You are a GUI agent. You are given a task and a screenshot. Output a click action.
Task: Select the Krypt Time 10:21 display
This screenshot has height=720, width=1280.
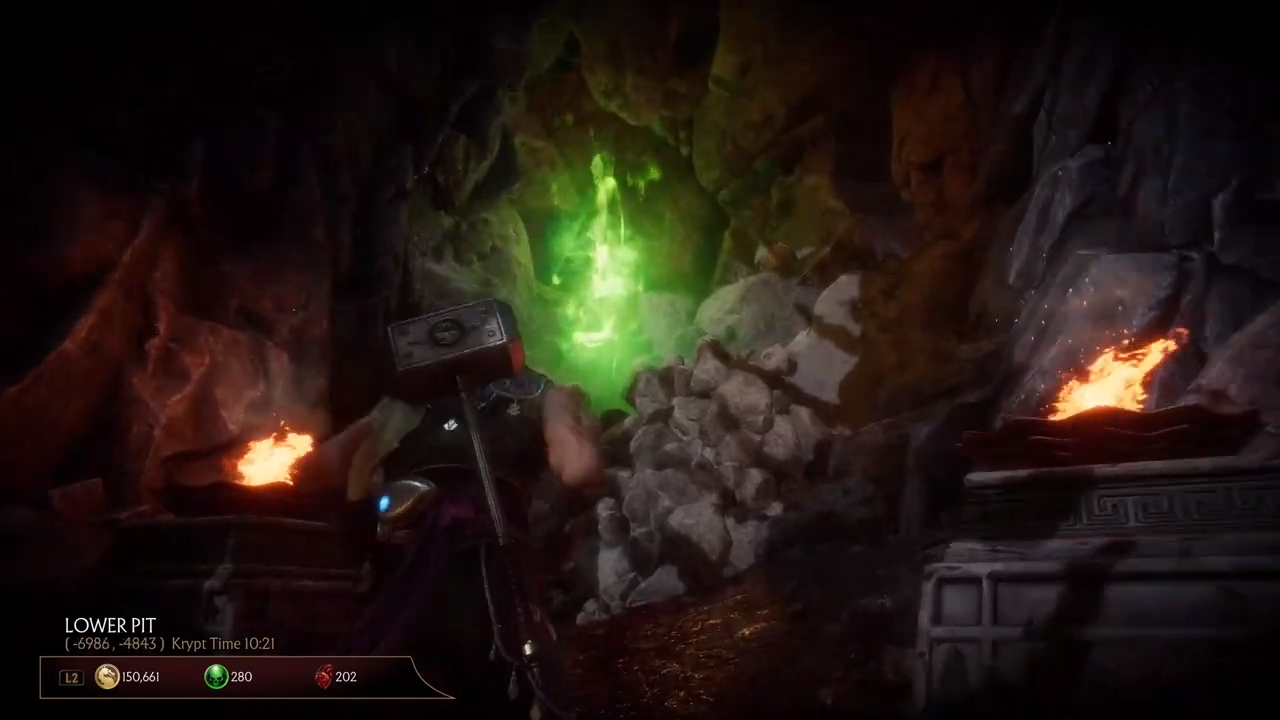click(222, 644)
